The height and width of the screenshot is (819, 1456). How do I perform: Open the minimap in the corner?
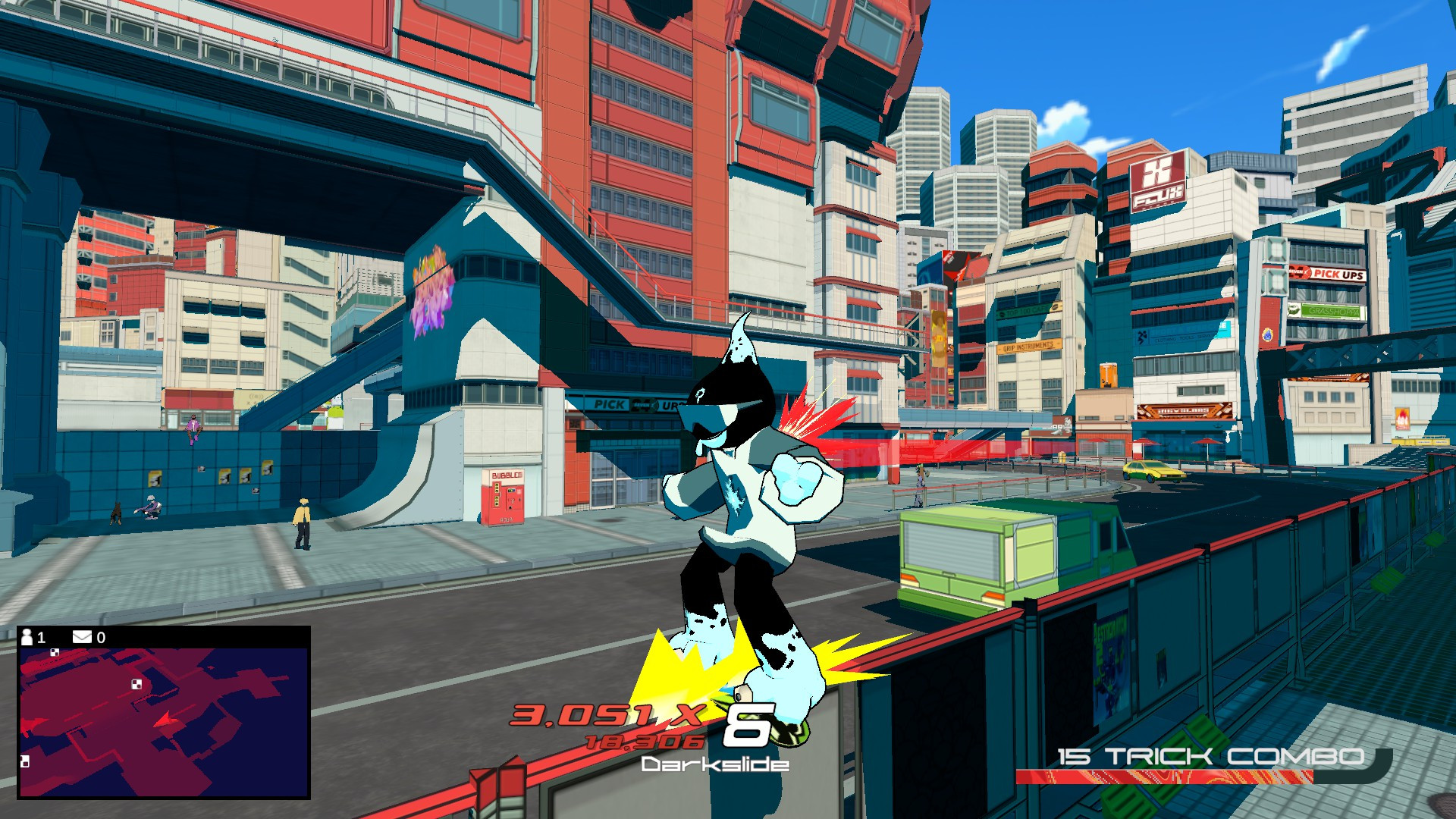pos(163,720)
